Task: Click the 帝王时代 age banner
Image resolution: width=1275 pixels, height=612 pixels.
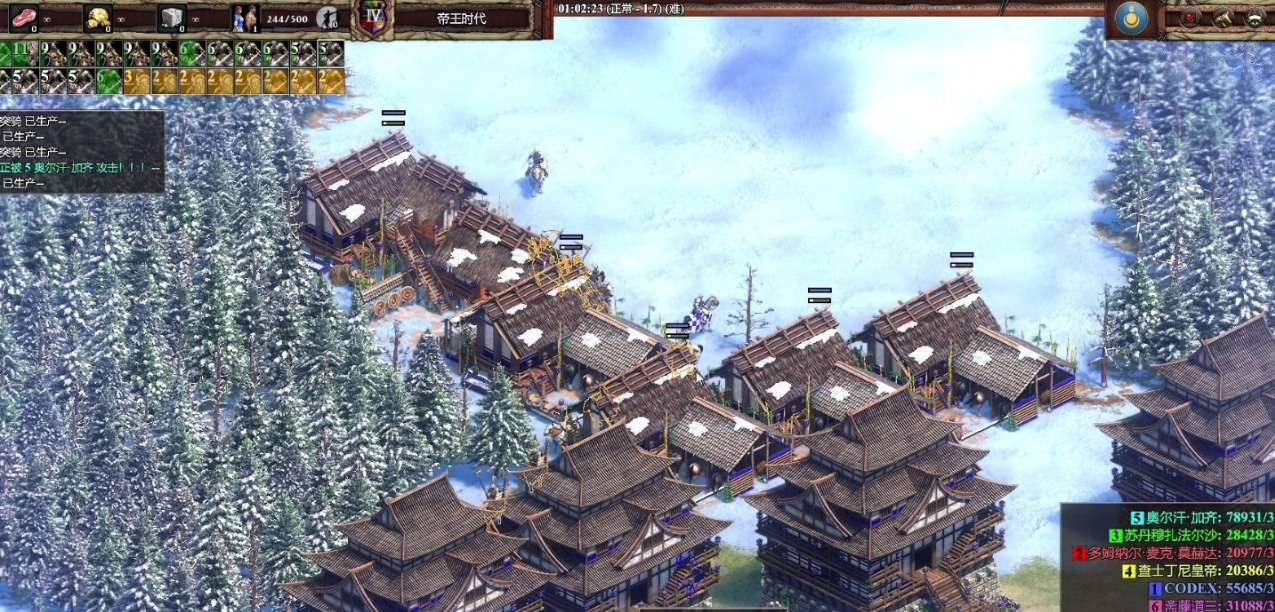Action: pos(461,18)
